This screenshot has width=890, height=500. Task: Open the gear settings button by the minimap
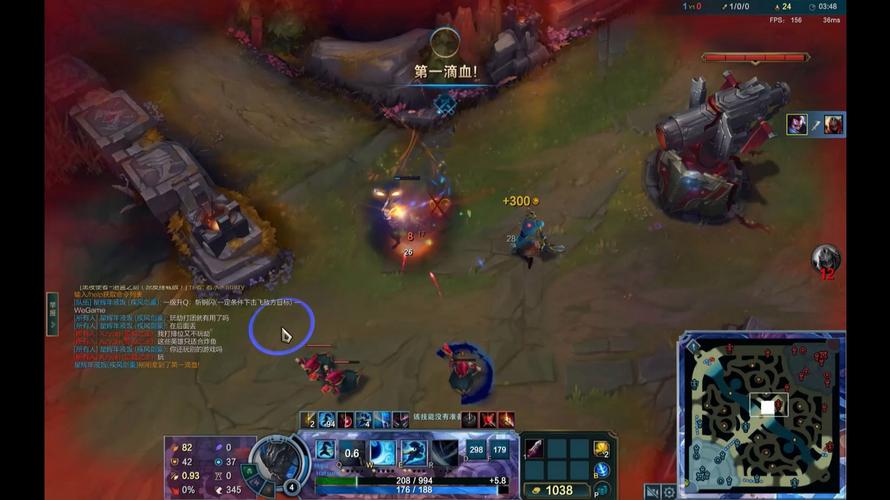point(669,491)
